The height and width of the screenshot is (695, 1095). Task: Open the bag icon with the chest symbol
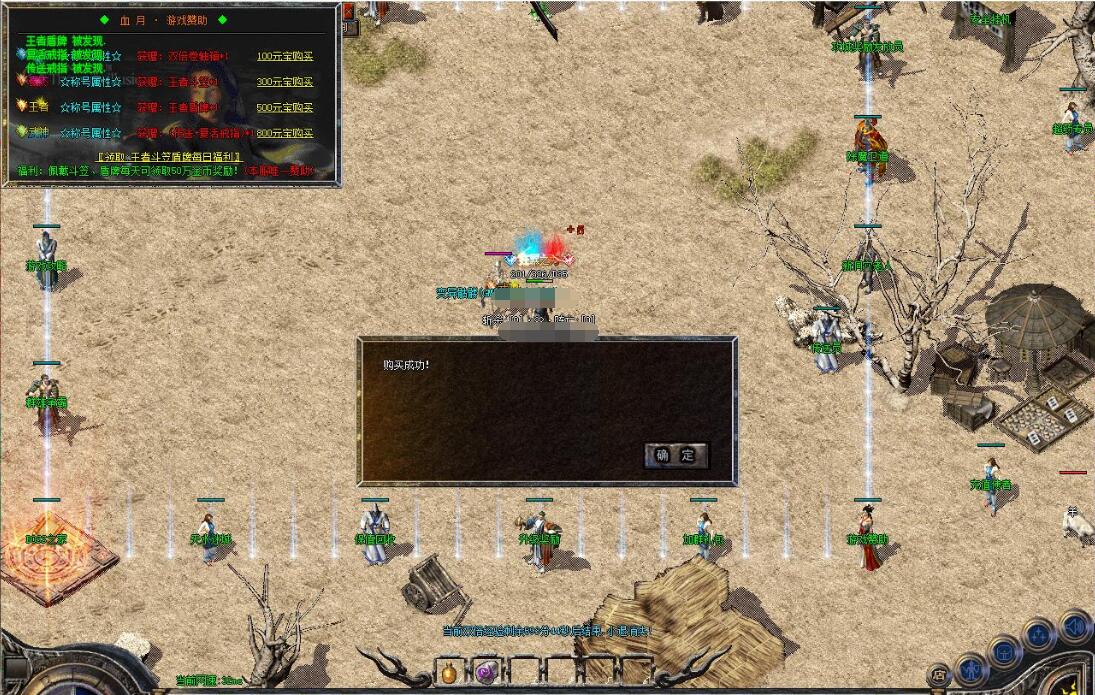tap(1004, 652)
